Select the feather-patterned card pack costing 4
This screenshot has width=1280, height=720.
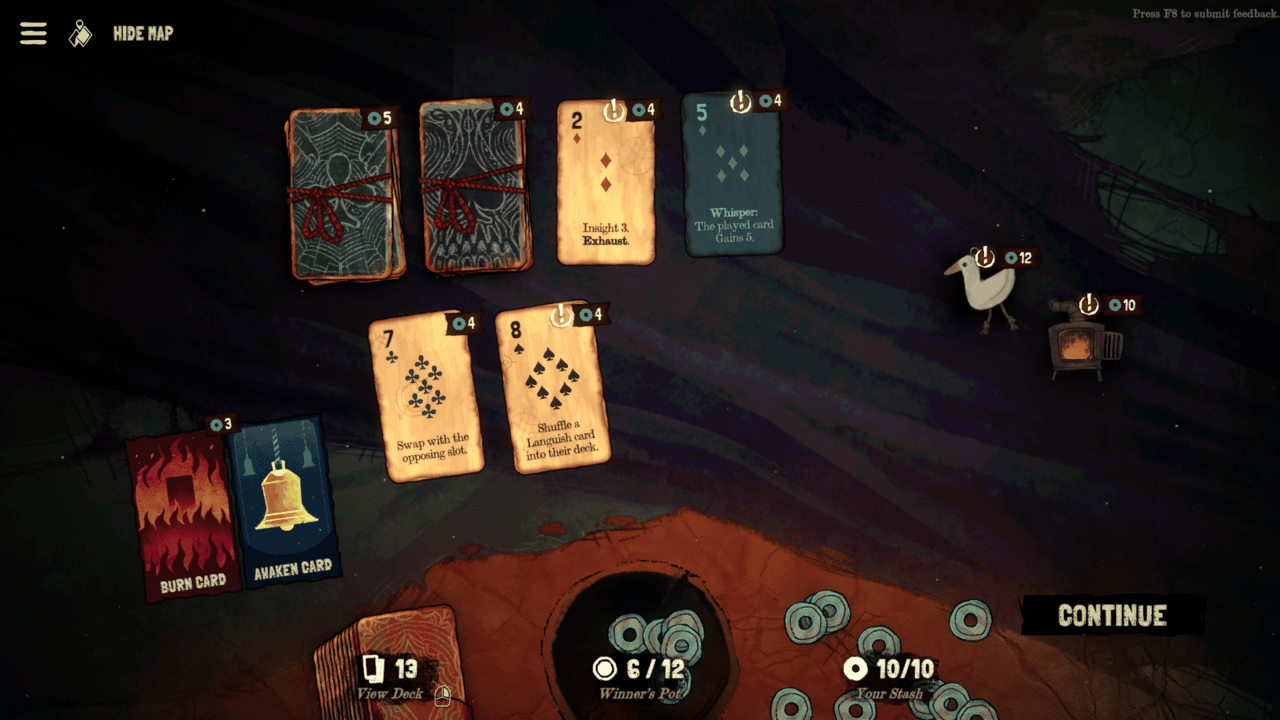point(475,190)
